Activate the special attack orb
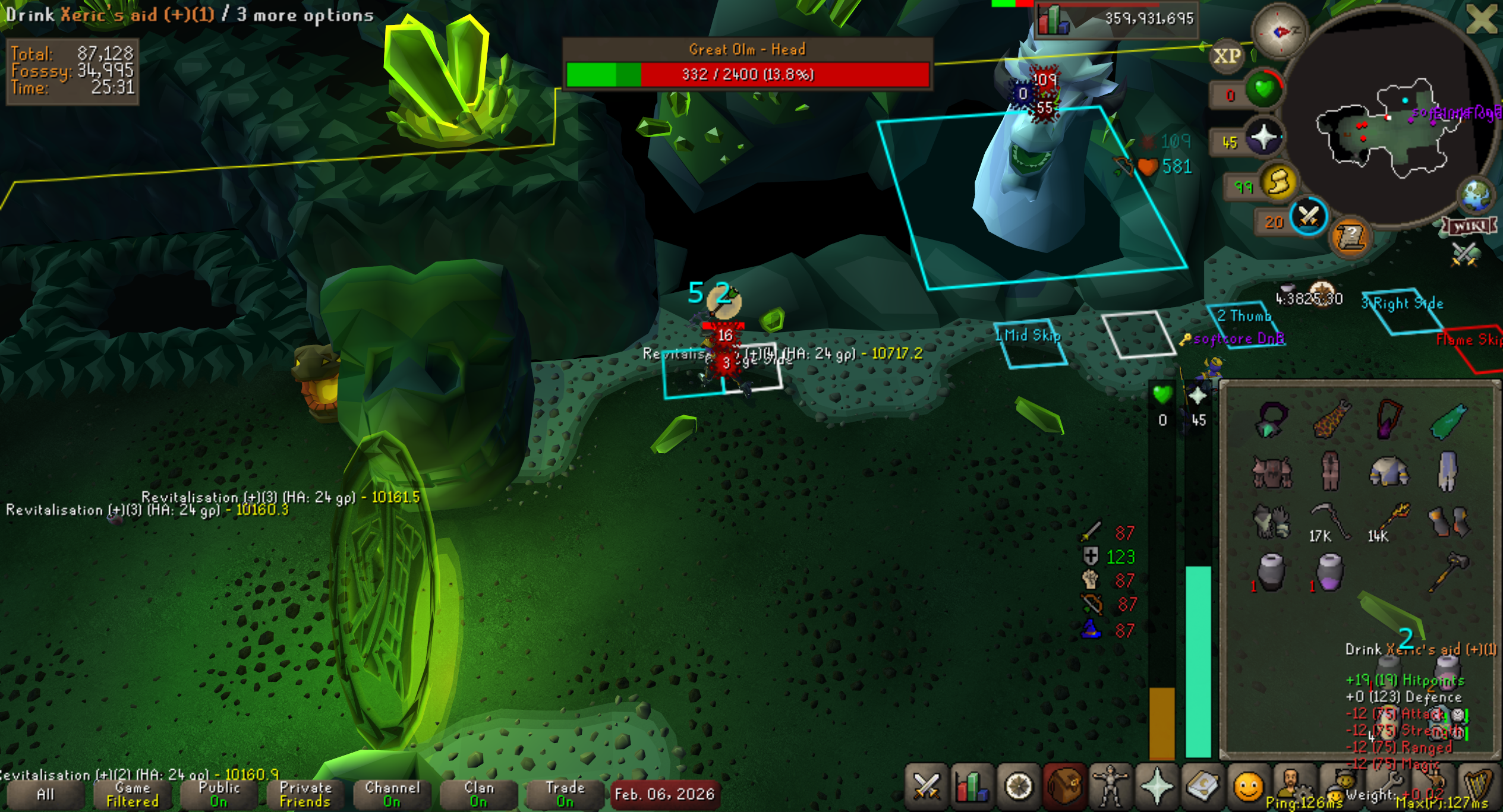This screenshot has width=1503, height=812. click(x=1309, y=216)
